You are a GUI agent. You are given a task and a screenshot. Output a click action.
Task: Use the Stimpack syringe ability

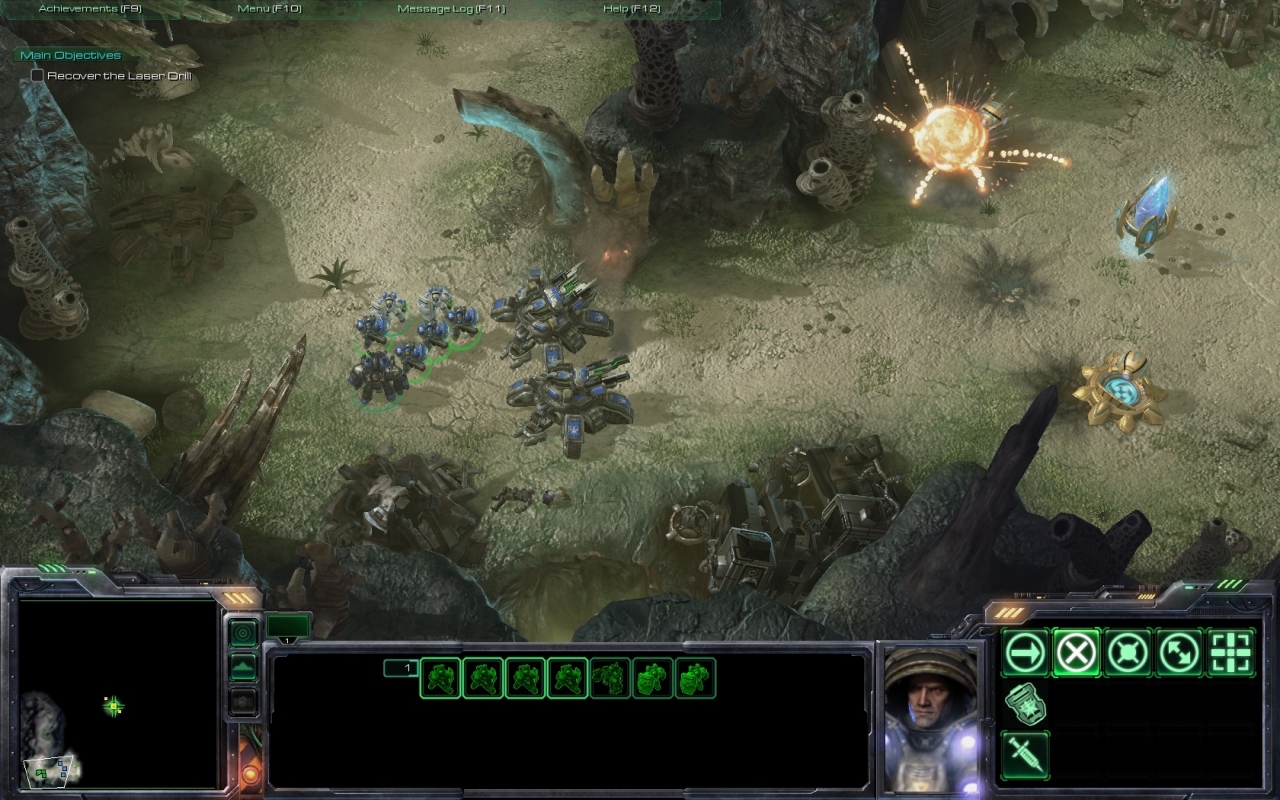(1025, 755)
